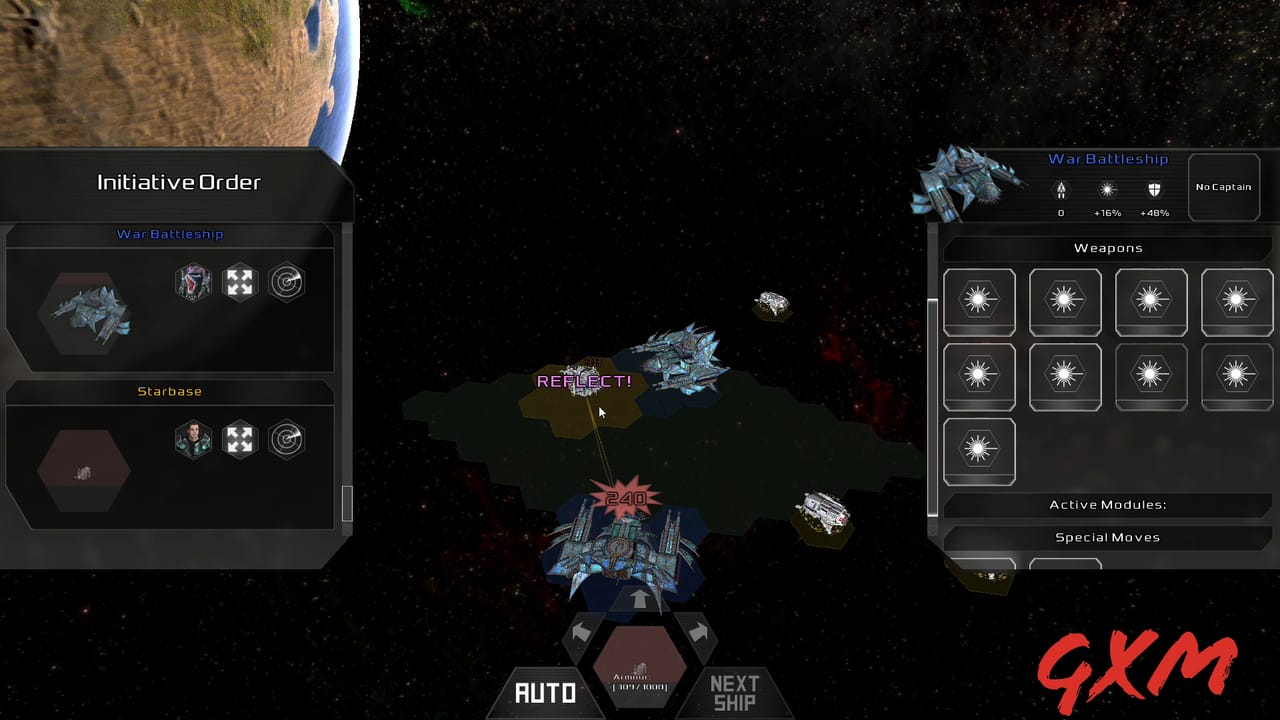Click the Active Modules section header
1280x720 pixels.
(x=1107, y=505)
